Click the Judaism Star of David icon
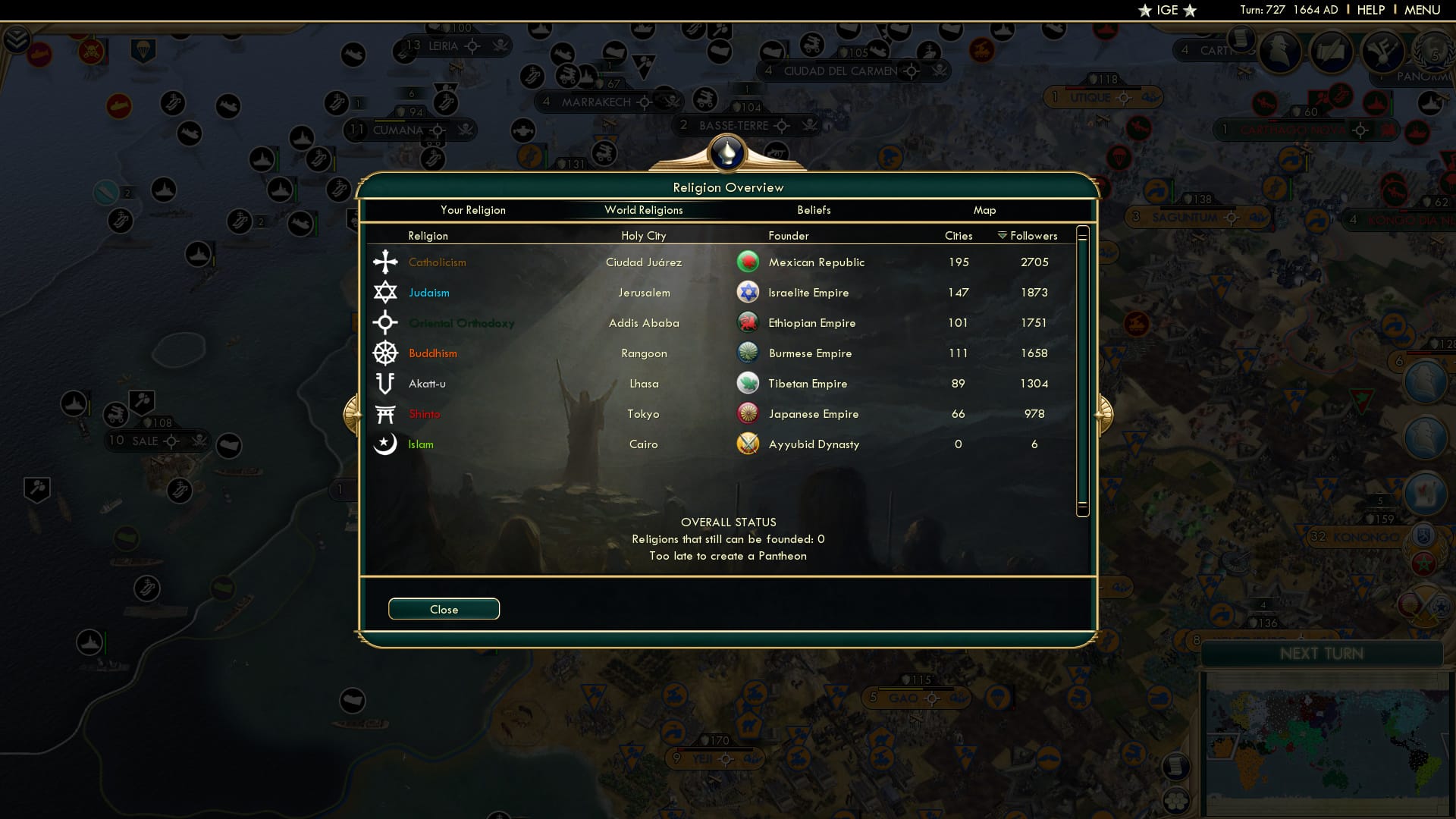The height and width of the screenshot is (819, 1456). 386,292
